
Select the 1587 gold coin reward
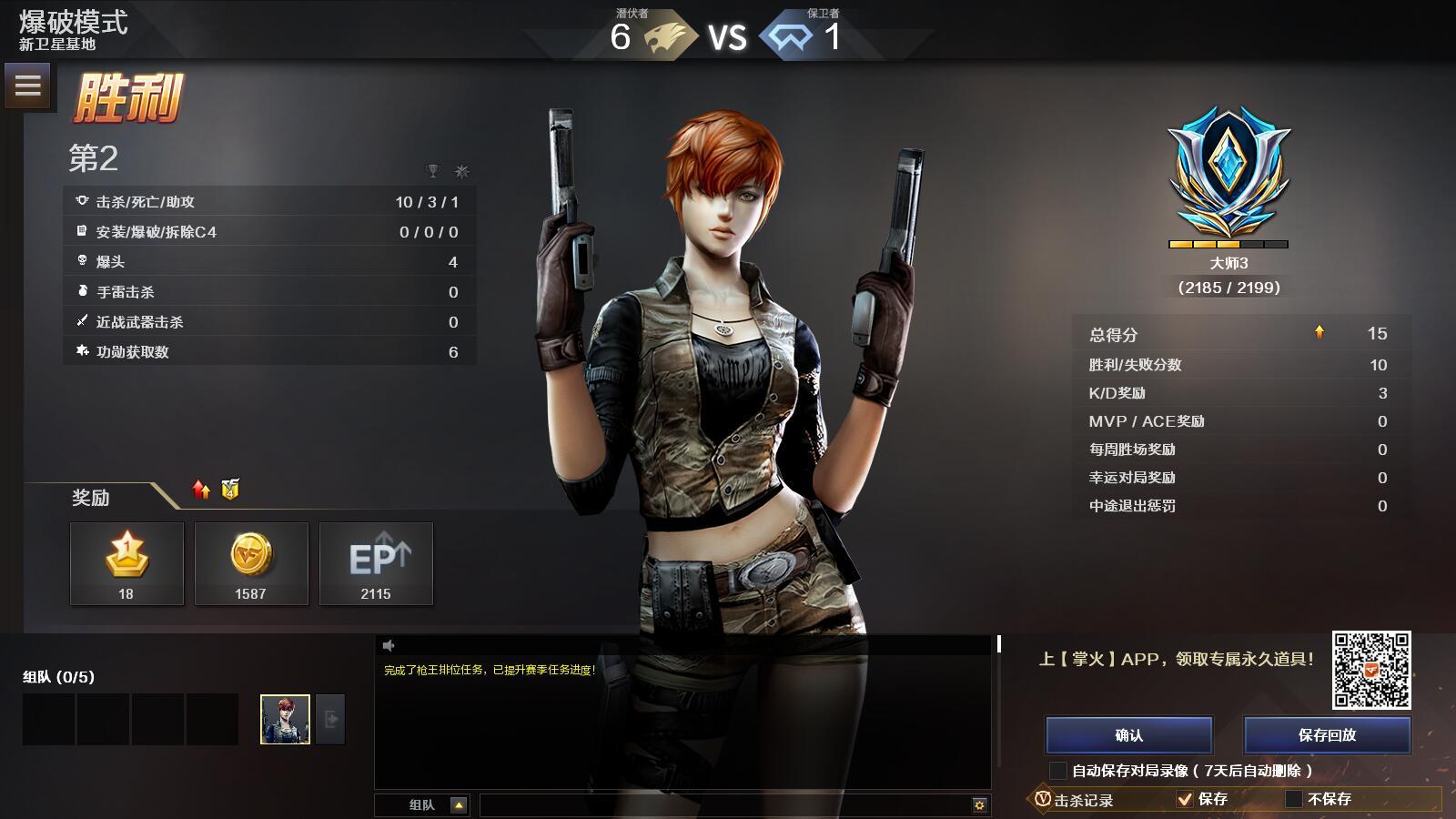coord(251,563)
